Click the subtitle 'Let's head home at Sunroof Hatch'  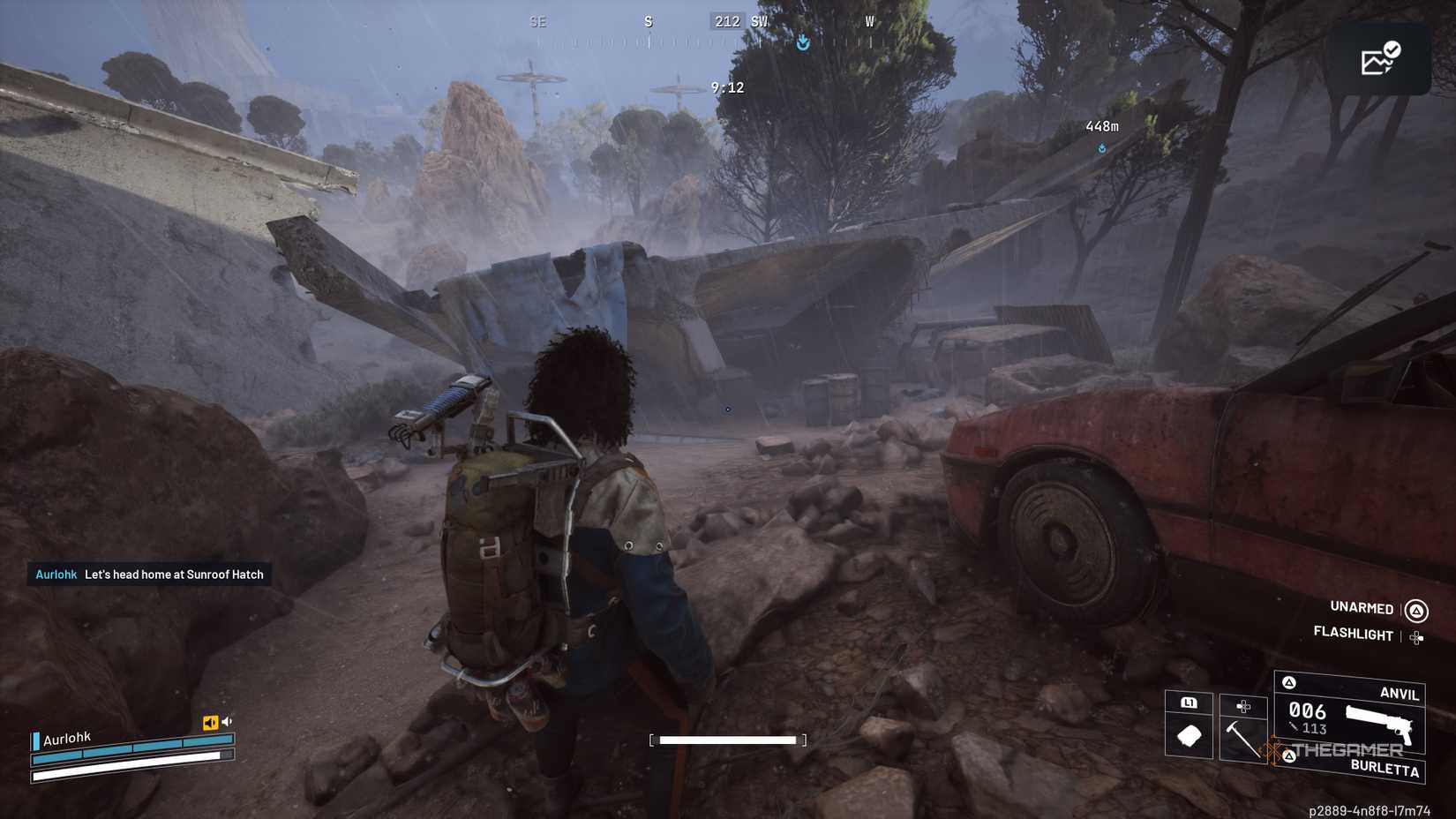click(x=175, y=574)
